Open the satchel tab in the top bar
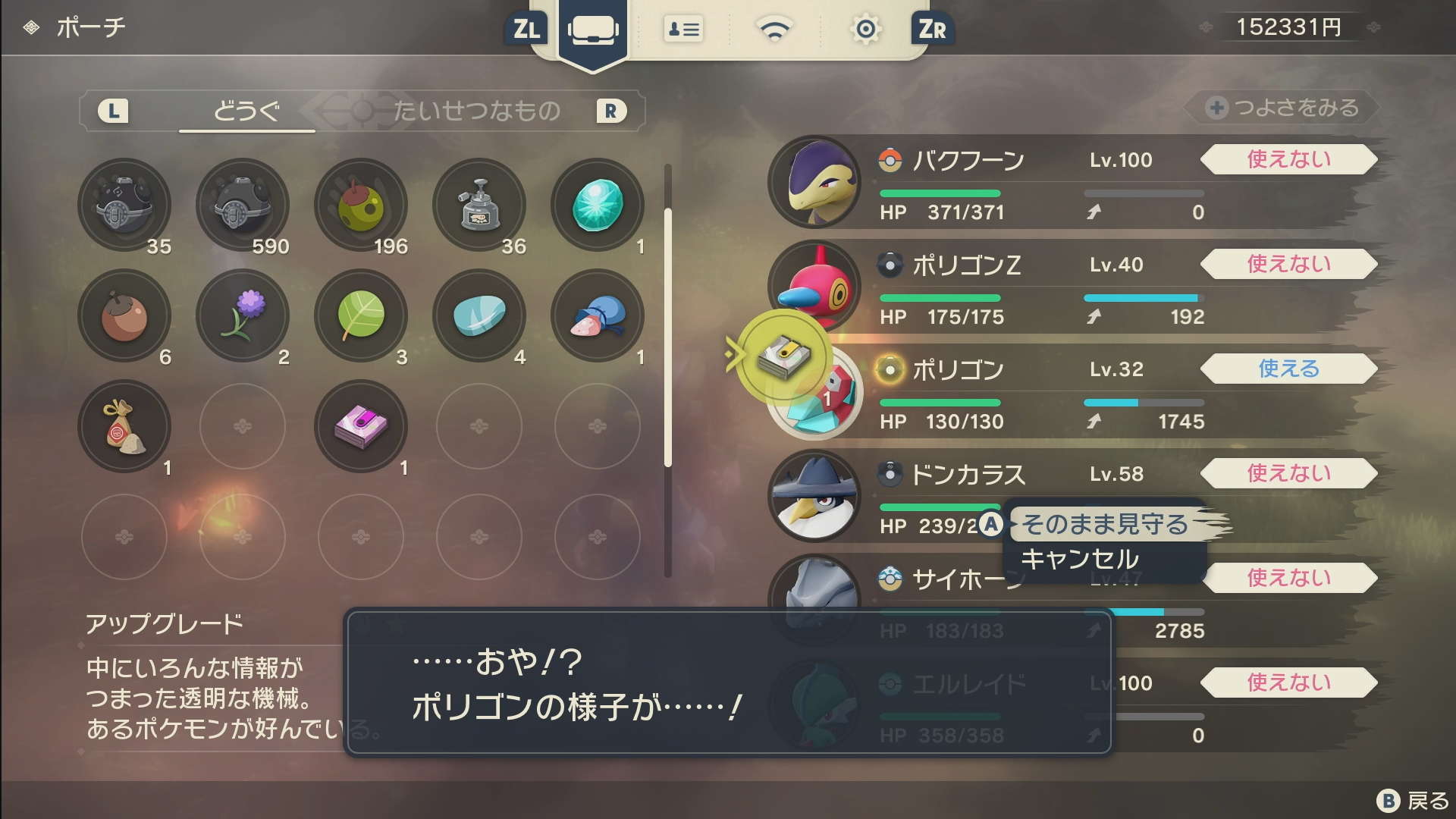This screenshot has height=819, width=1456. [592, 30]
